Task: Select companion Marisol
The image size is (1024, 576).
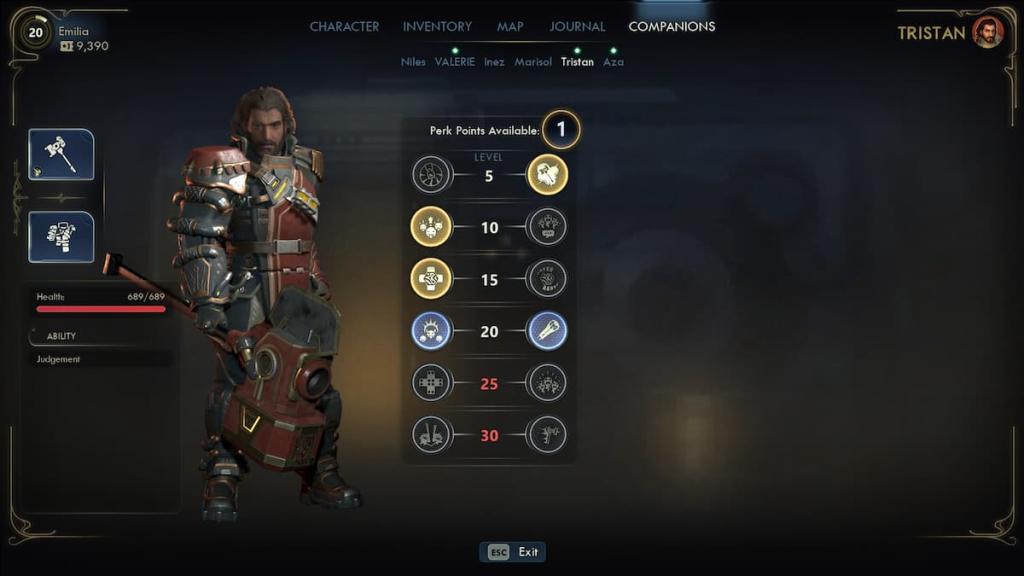Action: (x=533, y=62)
